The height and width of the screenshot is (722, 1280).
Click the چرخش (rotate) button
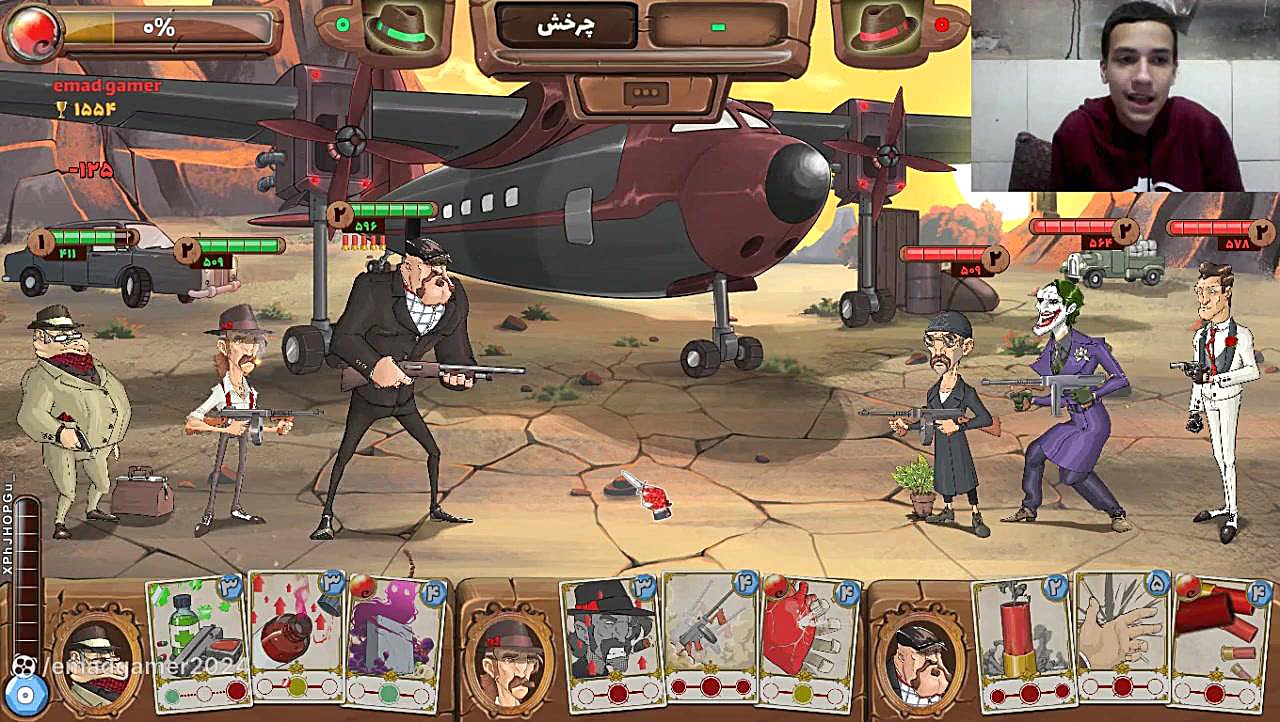point(567,27)
